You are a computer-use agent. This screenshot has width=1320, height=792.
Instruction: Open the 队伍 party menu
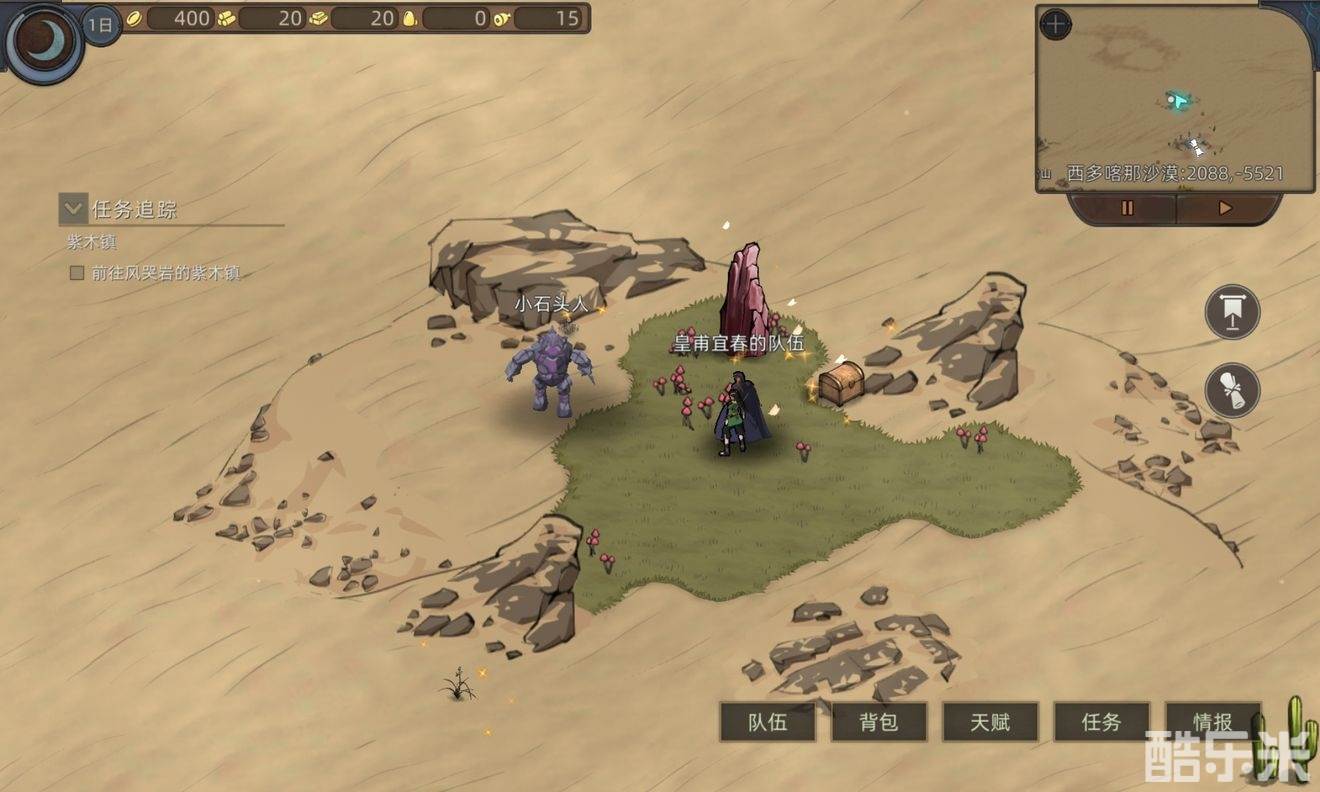click(768, 722)
